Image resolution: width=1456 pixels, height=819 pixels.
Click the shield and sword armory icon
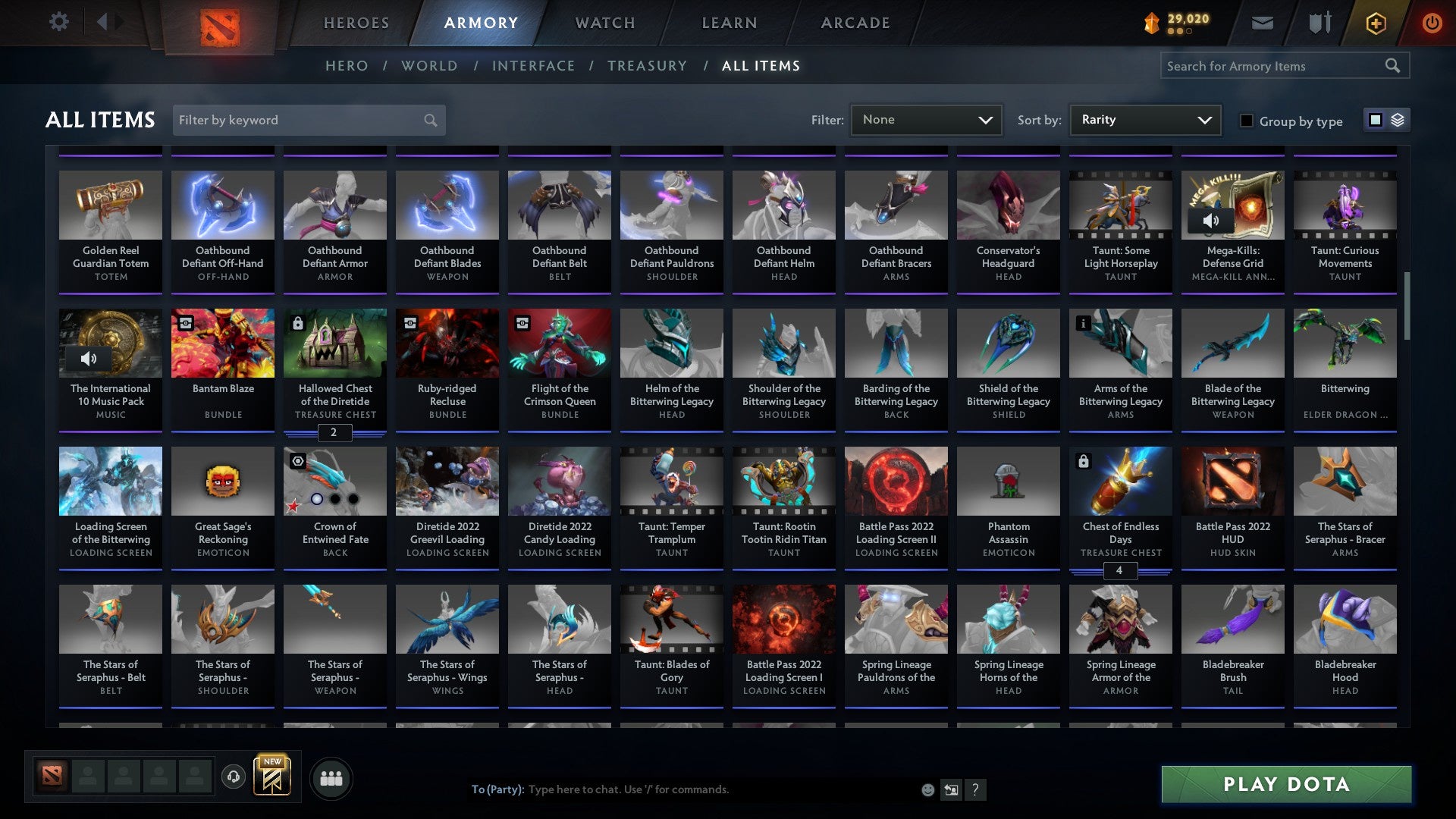[x=1319, y=22]
